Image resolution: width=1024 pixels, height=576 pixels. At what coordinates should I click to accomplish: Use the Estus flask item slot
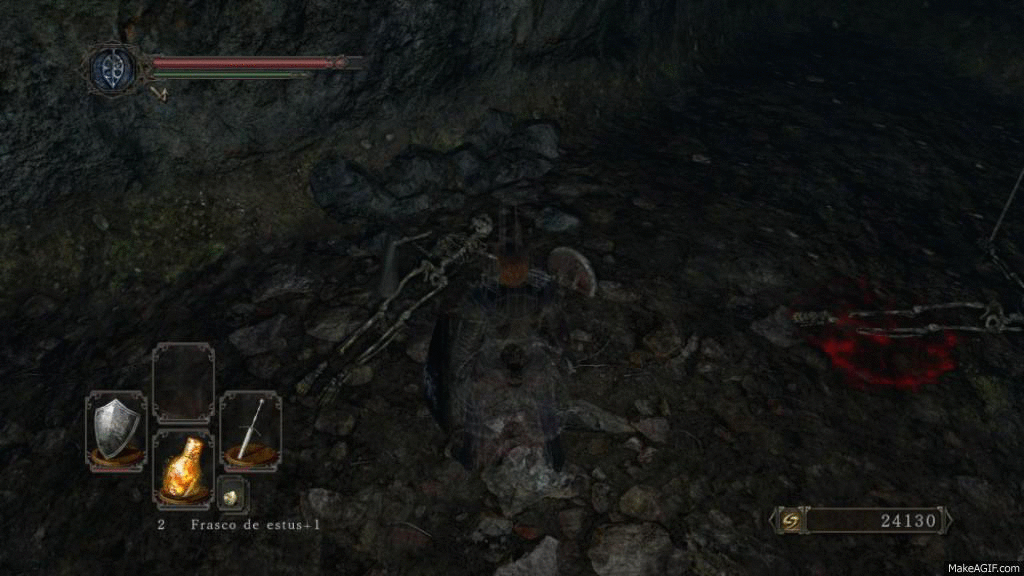pos(183,467)
